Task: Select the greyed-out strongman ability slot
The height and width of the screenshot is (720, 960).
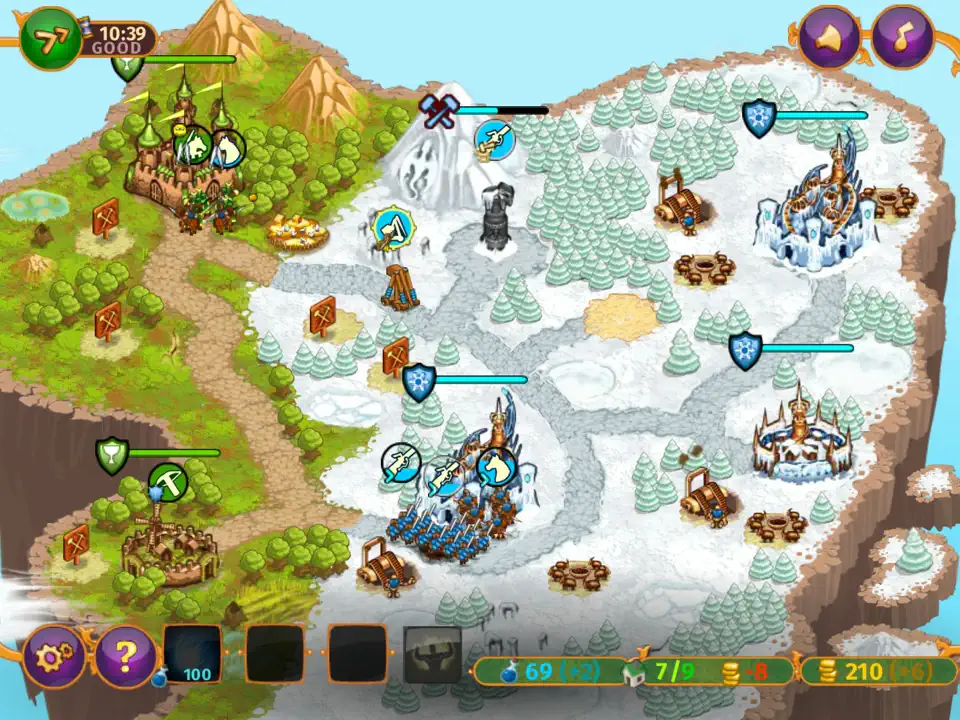Action: 432,655
